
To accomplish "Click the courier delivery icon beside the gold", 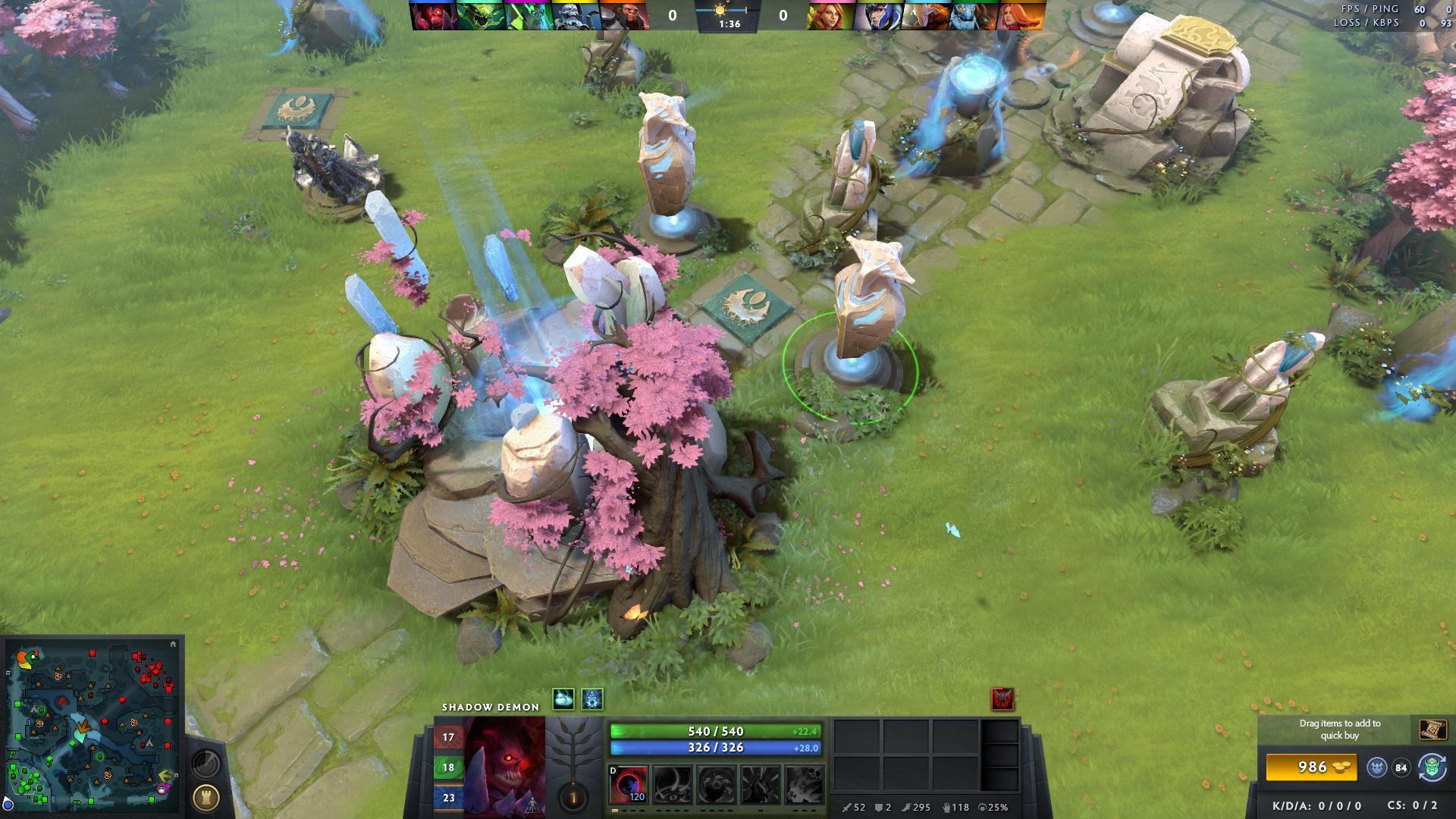I will (1375, 768).
